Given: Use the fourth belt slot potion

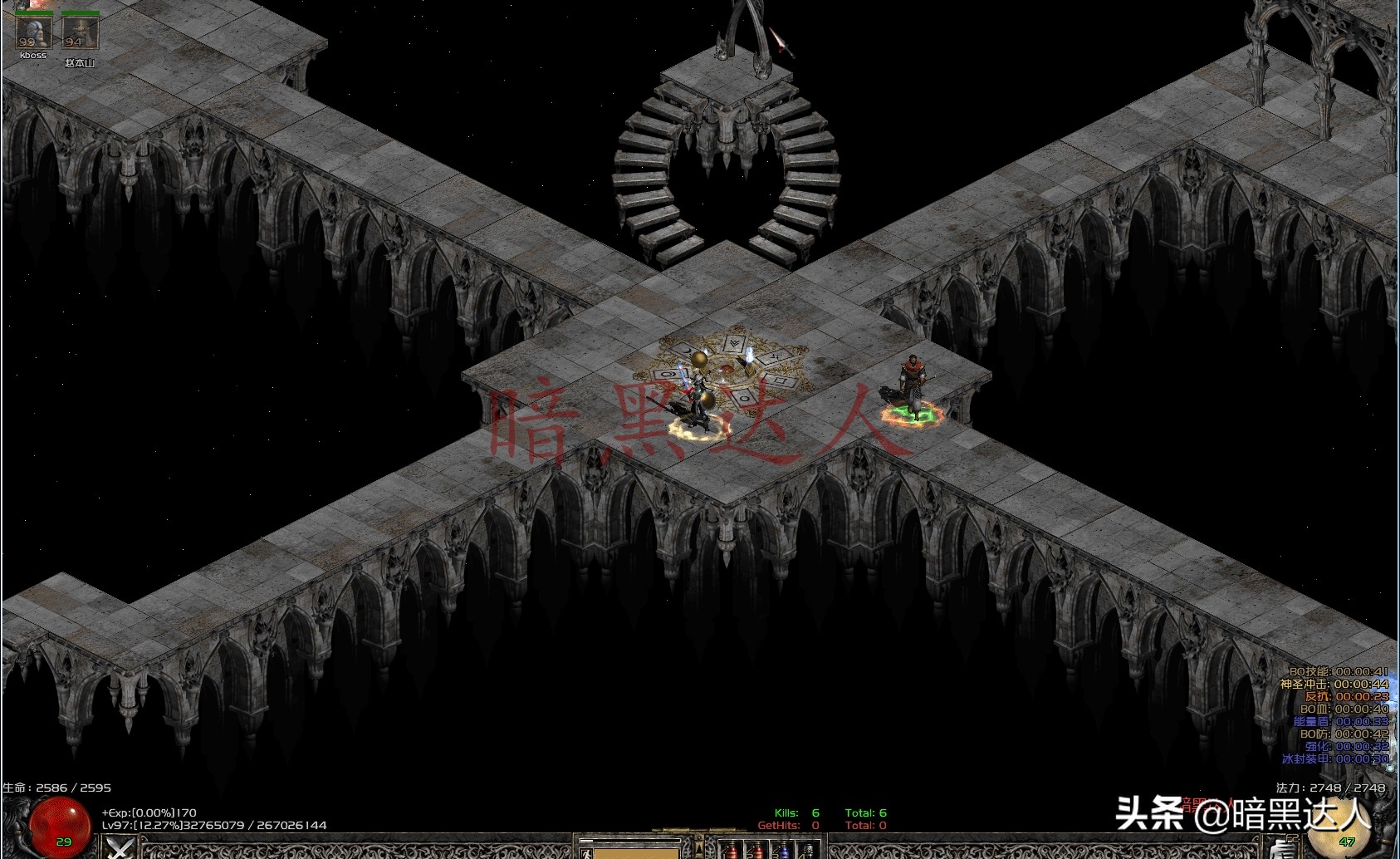Looking at the screenshot, I should coord(807,851).
